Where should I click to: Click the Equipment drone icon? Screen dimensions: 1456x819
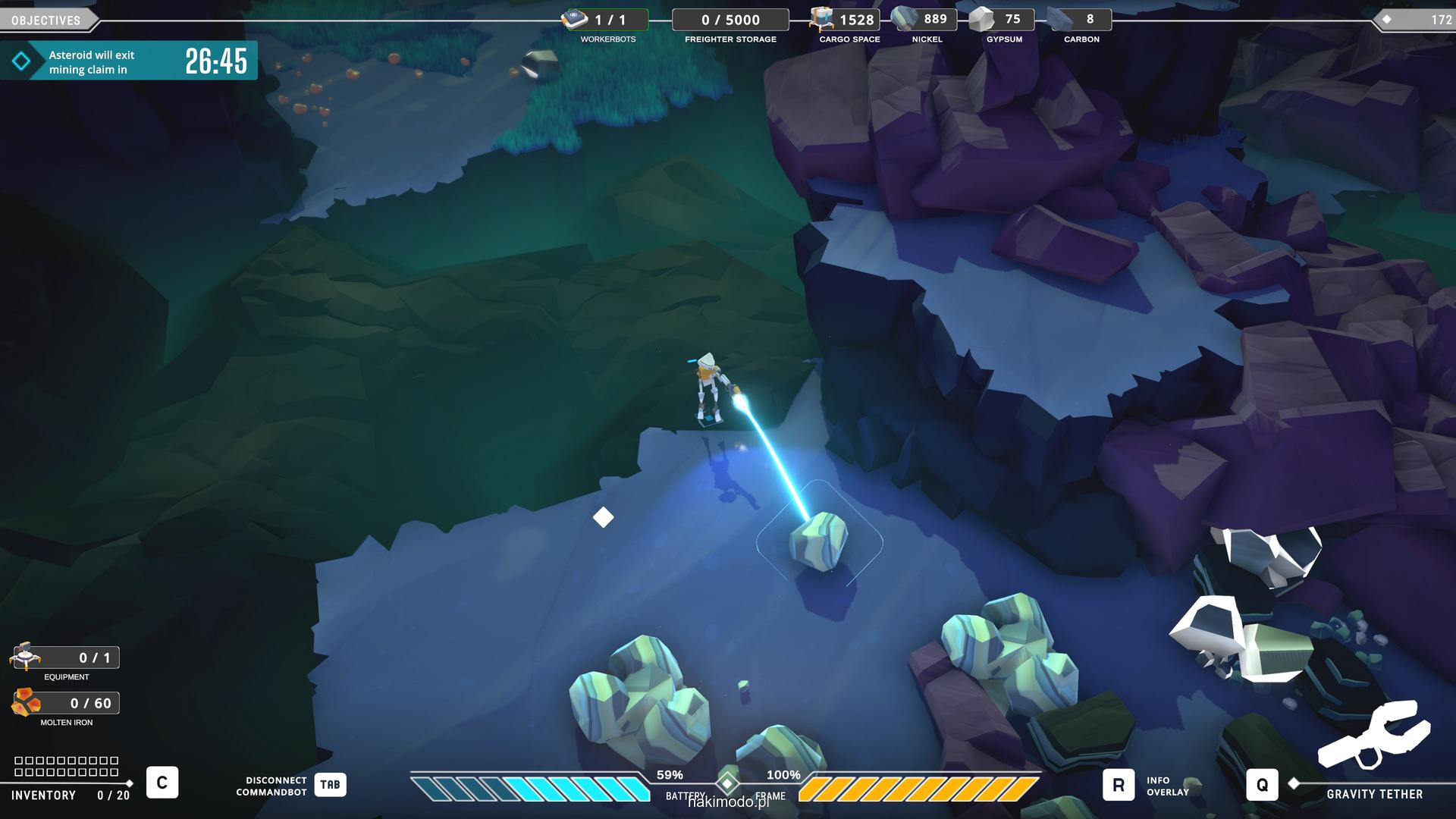pyautogui.click(x=27, y=657)
